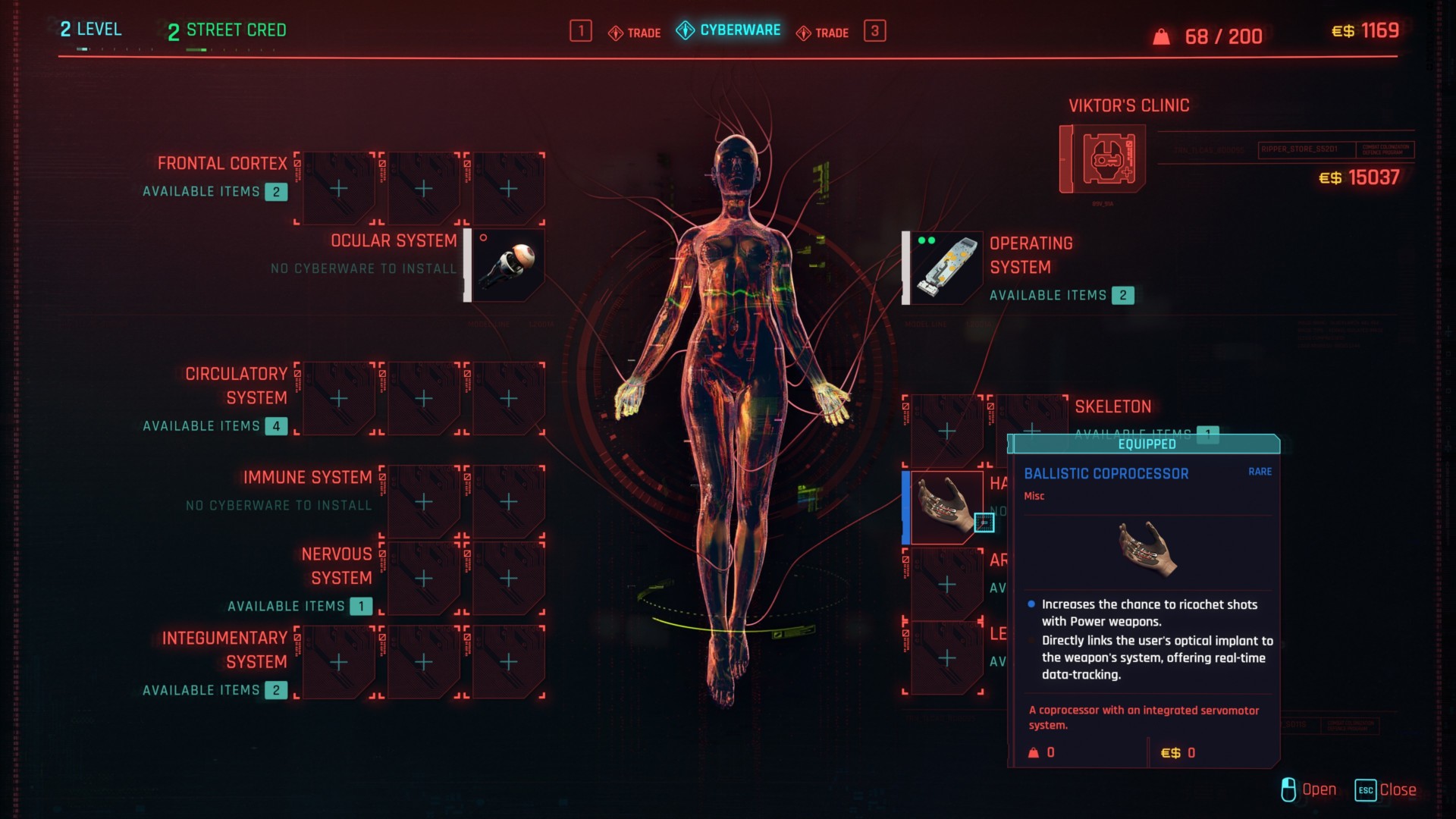Click the empty Nervous System slot

[422, 579]
